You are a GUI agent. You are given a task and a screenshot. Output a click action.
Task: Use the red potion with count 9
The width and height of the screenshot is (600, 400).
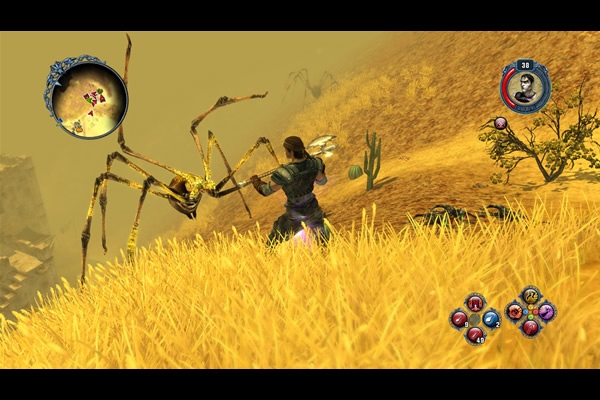(x=459, y=319)
